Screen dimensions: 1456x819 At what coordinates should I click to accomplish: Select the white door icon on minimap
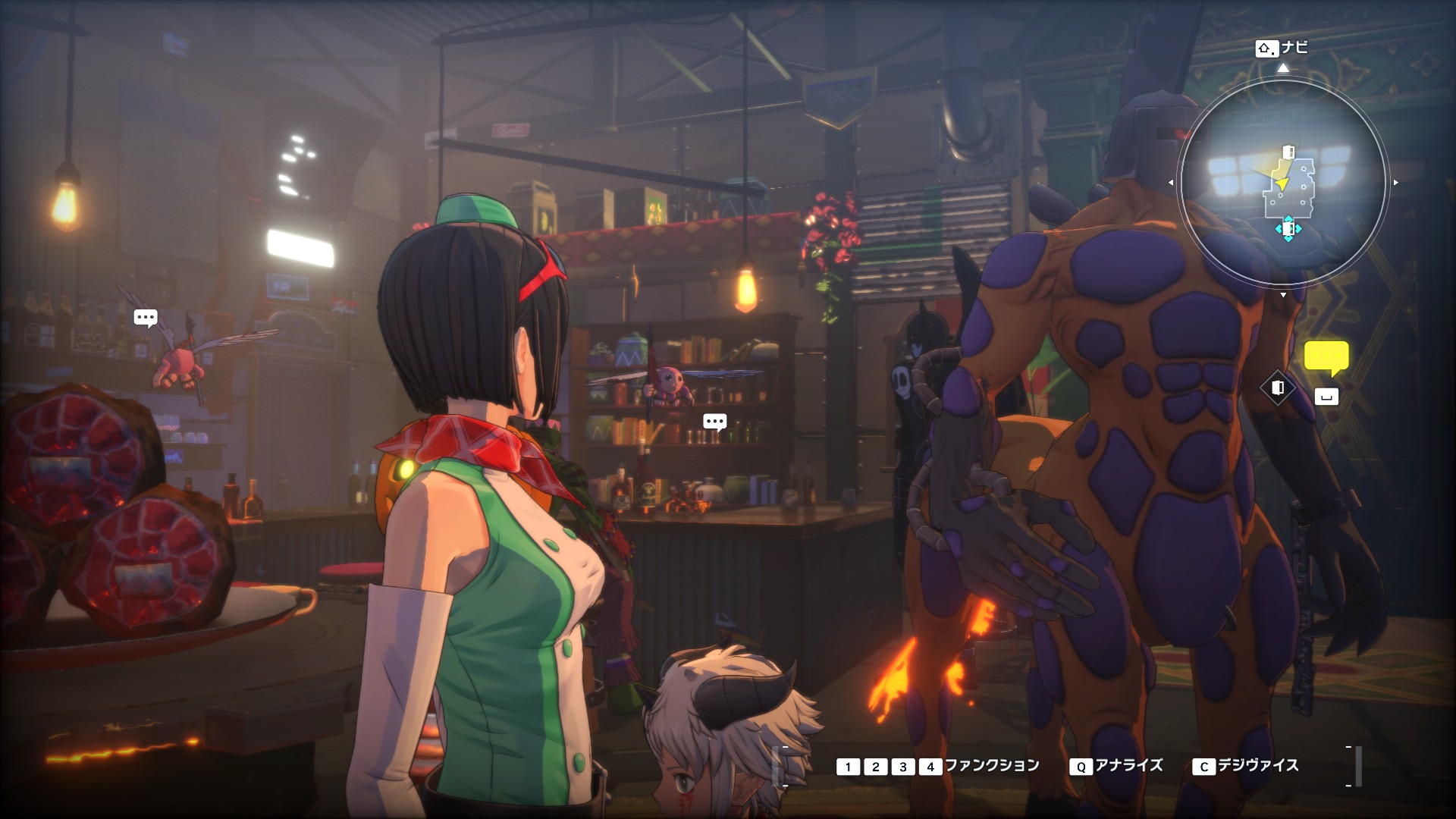click(x=1288, y=152)
